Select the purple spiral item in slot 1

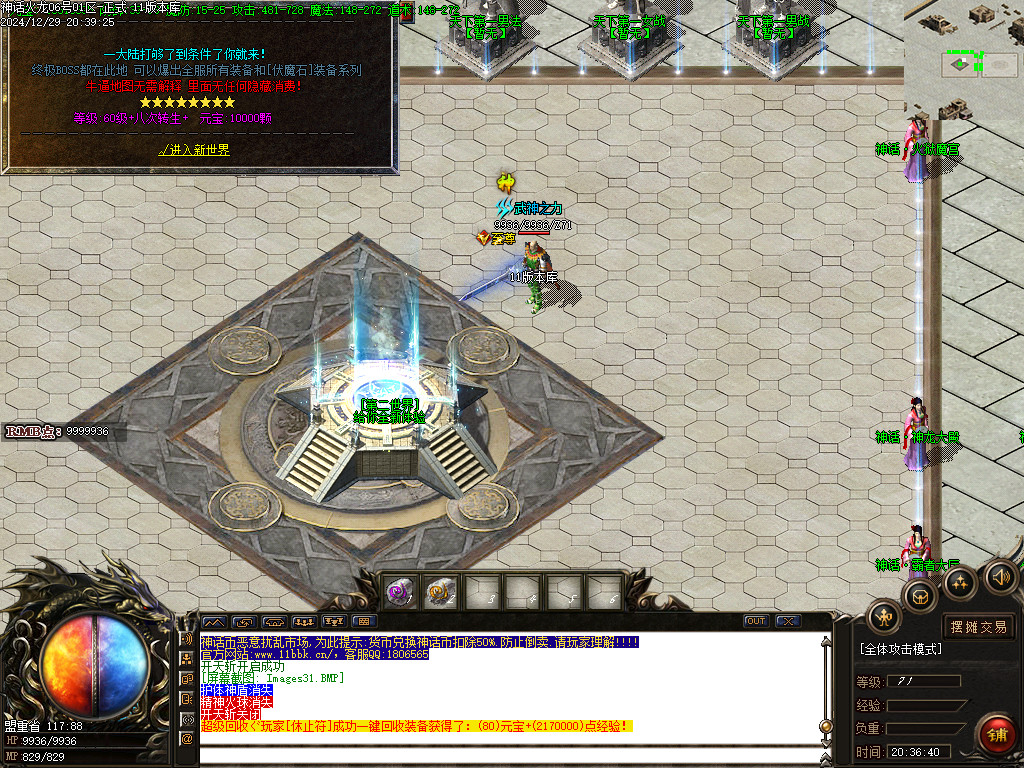[401, 592]
